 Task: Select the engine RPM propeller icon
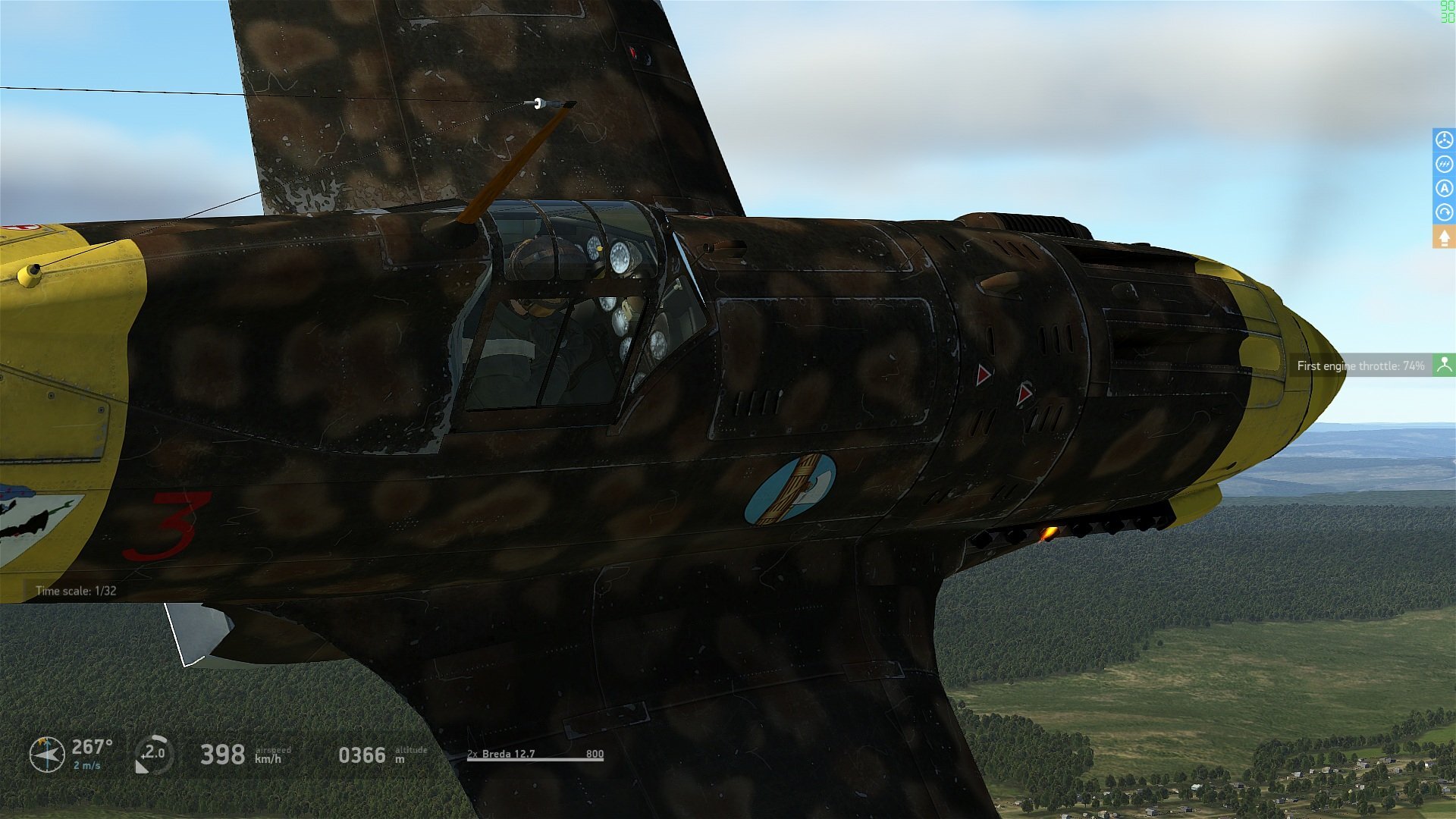coord(1443,140)
